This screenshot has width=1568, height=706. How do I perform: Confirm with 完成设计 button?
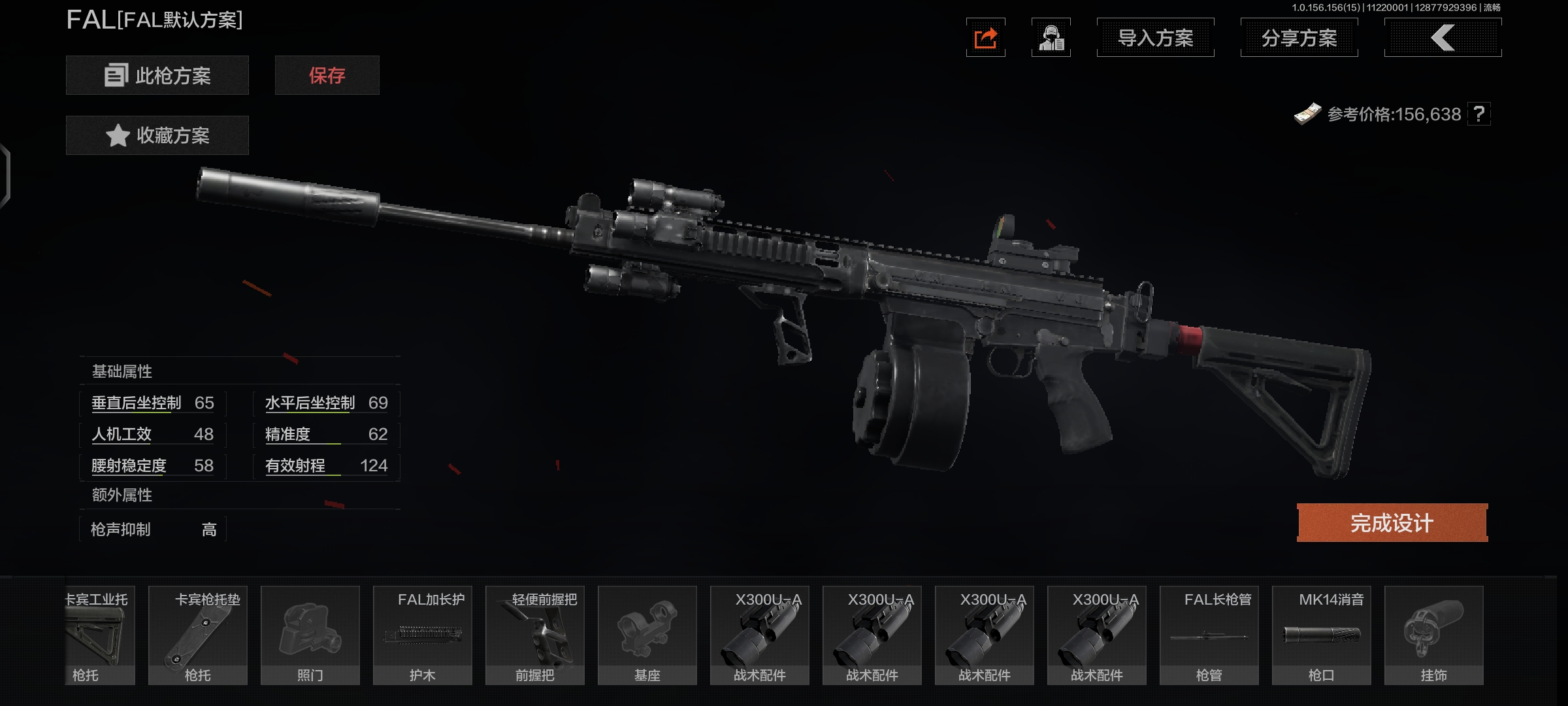tap(1392, 523)
